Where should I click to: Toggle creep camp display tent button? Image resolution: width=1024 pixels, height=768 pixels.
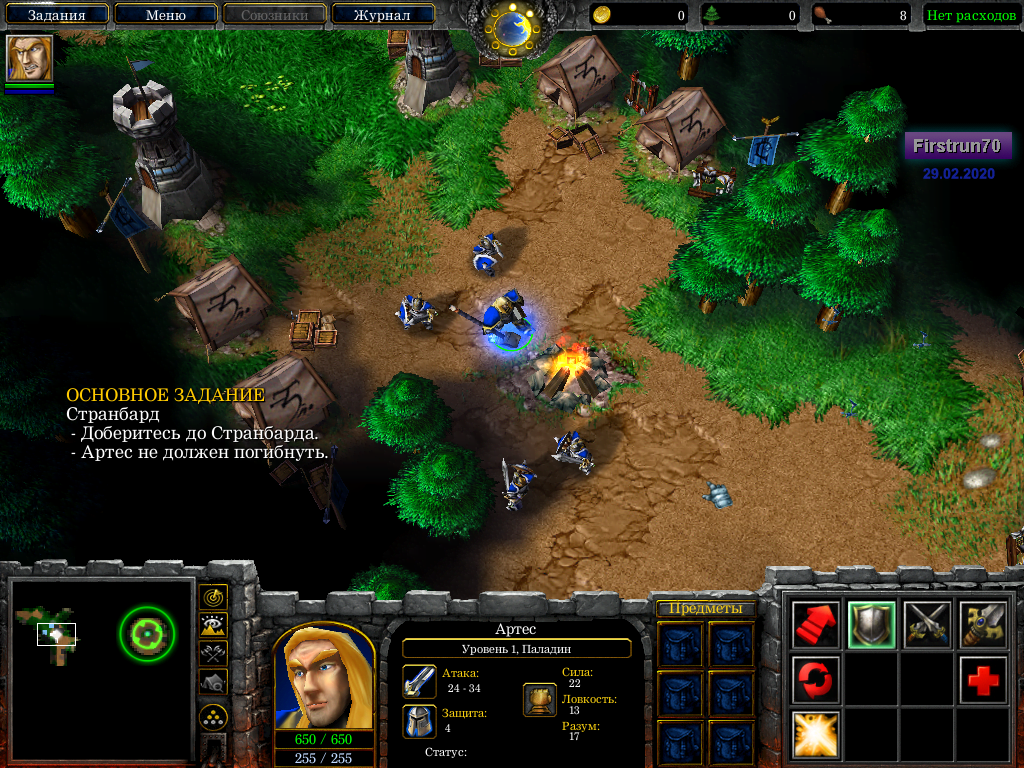click(x=213, y=681)
